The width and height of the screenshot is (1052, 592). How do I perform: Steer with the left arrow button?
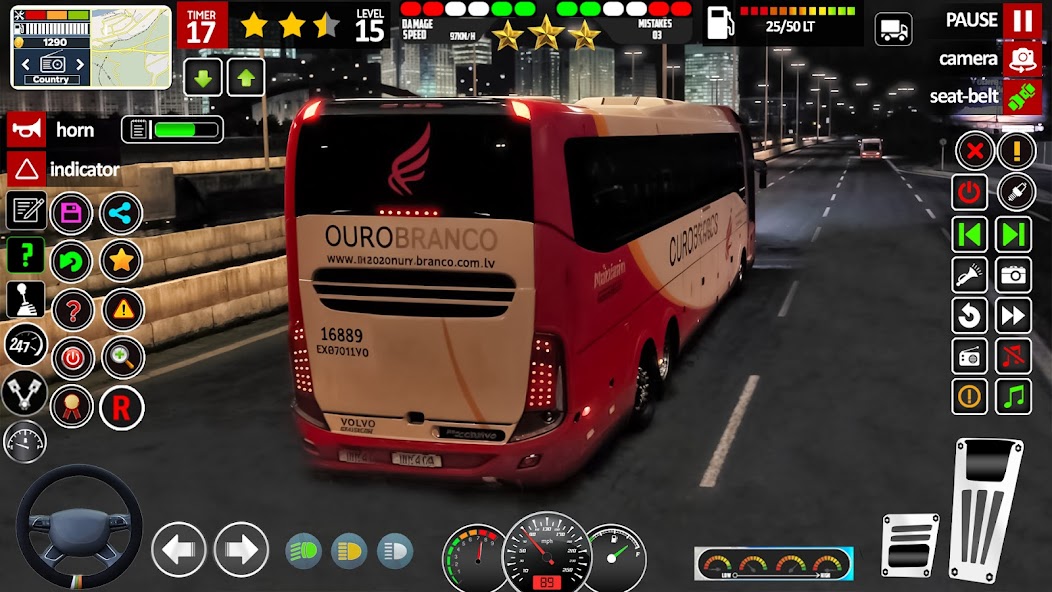click(x=179, y=549)
